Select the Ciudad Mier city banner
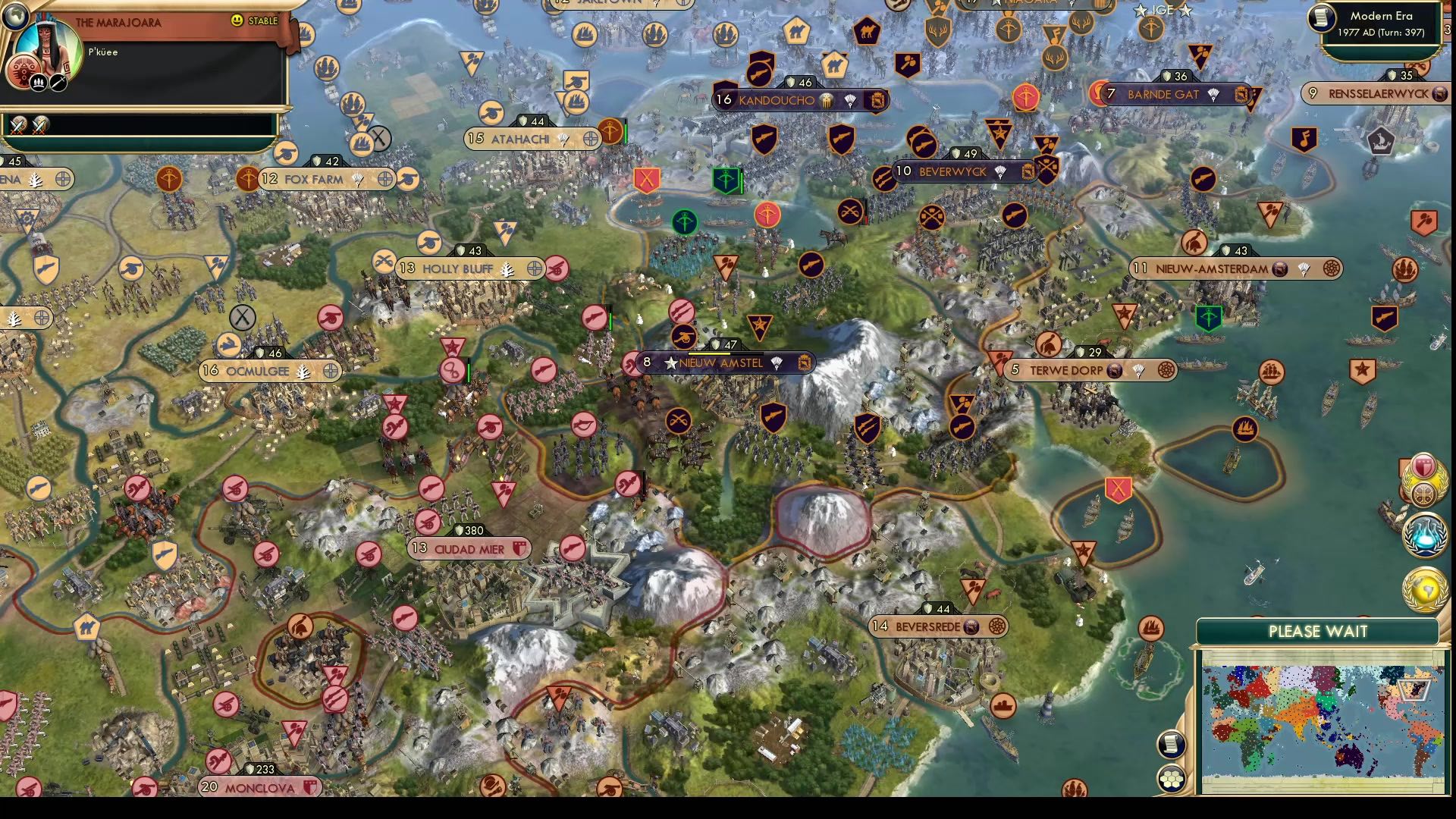Screen dimensions: 1456x819 point(469,548)
